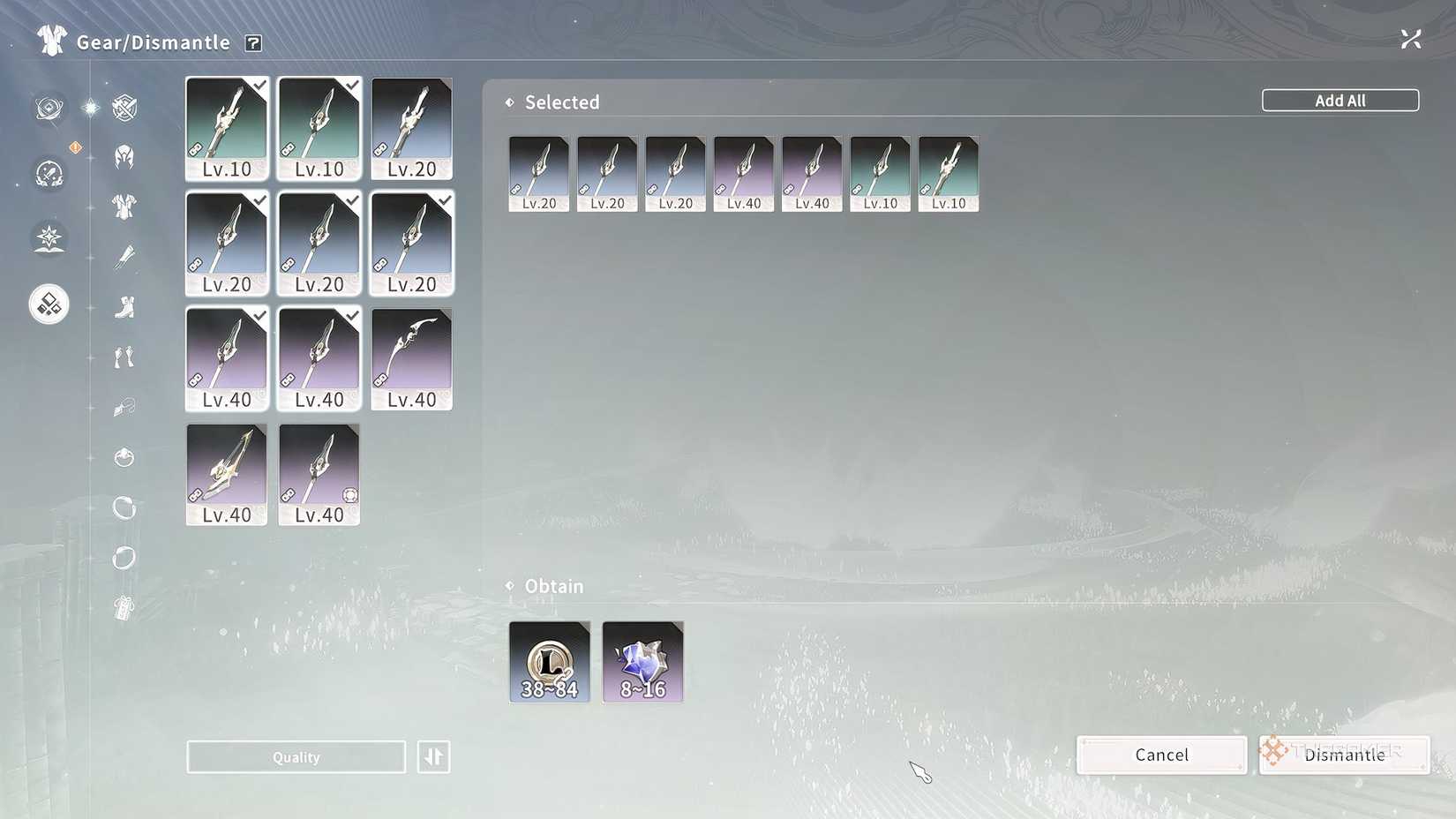The image size is (1456, 819).
Task: Select the emblem gear category in sidebar
Action: tap(124, 106)
